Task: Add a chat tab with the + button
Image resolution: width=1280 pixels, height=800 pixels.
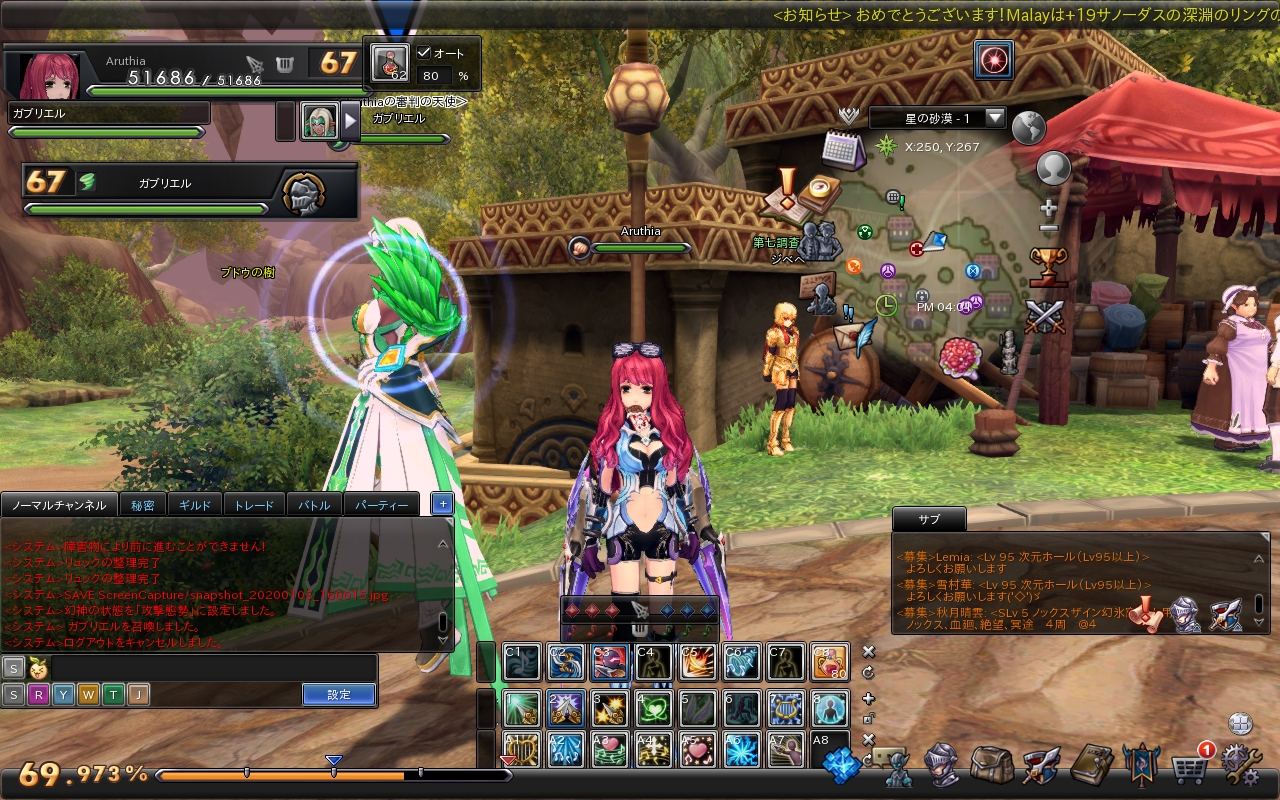Action: [x=441, y=504]
